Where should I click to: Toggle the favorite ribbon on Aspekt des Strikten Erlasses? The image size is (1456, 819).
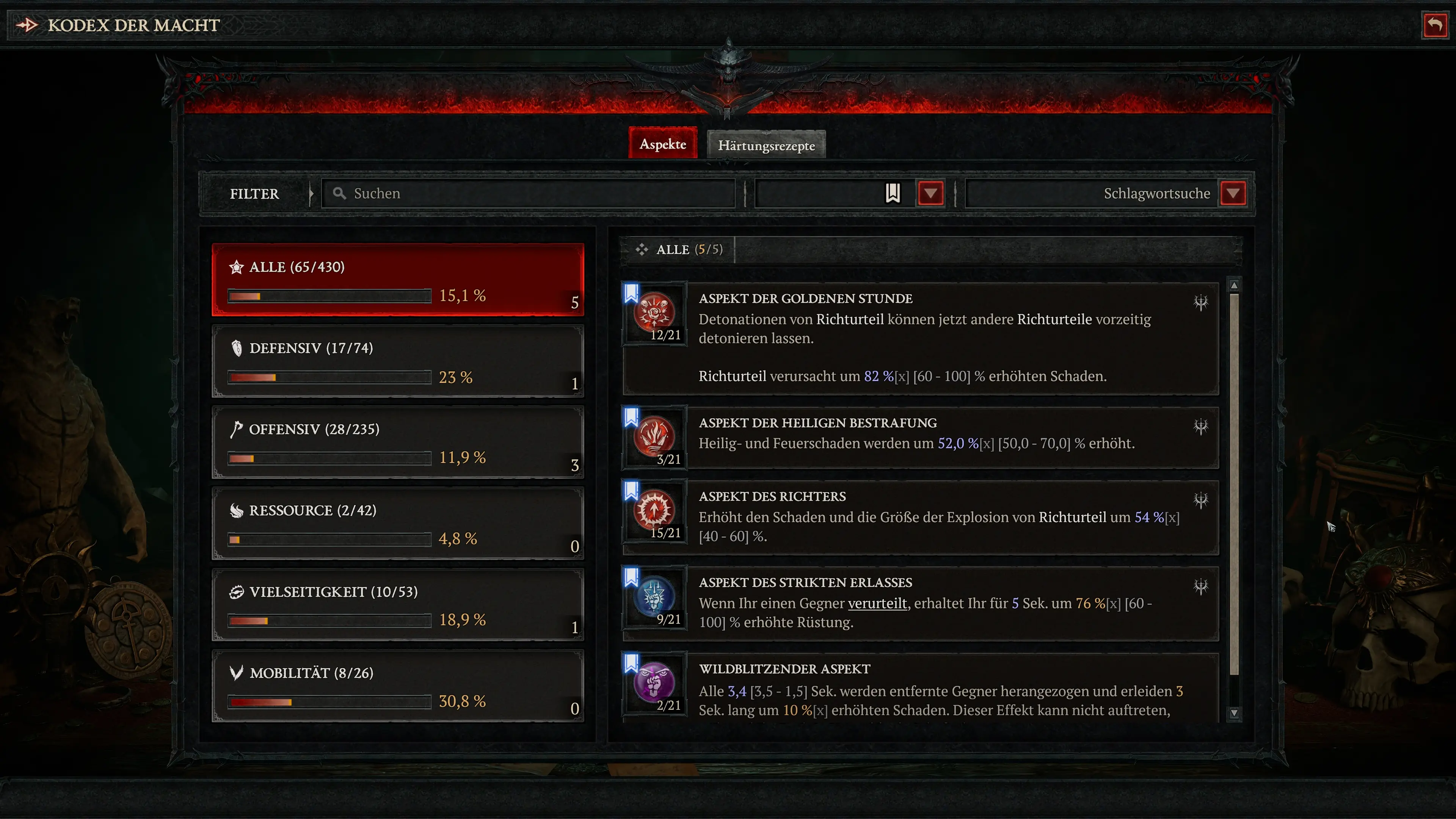(631, 577)
